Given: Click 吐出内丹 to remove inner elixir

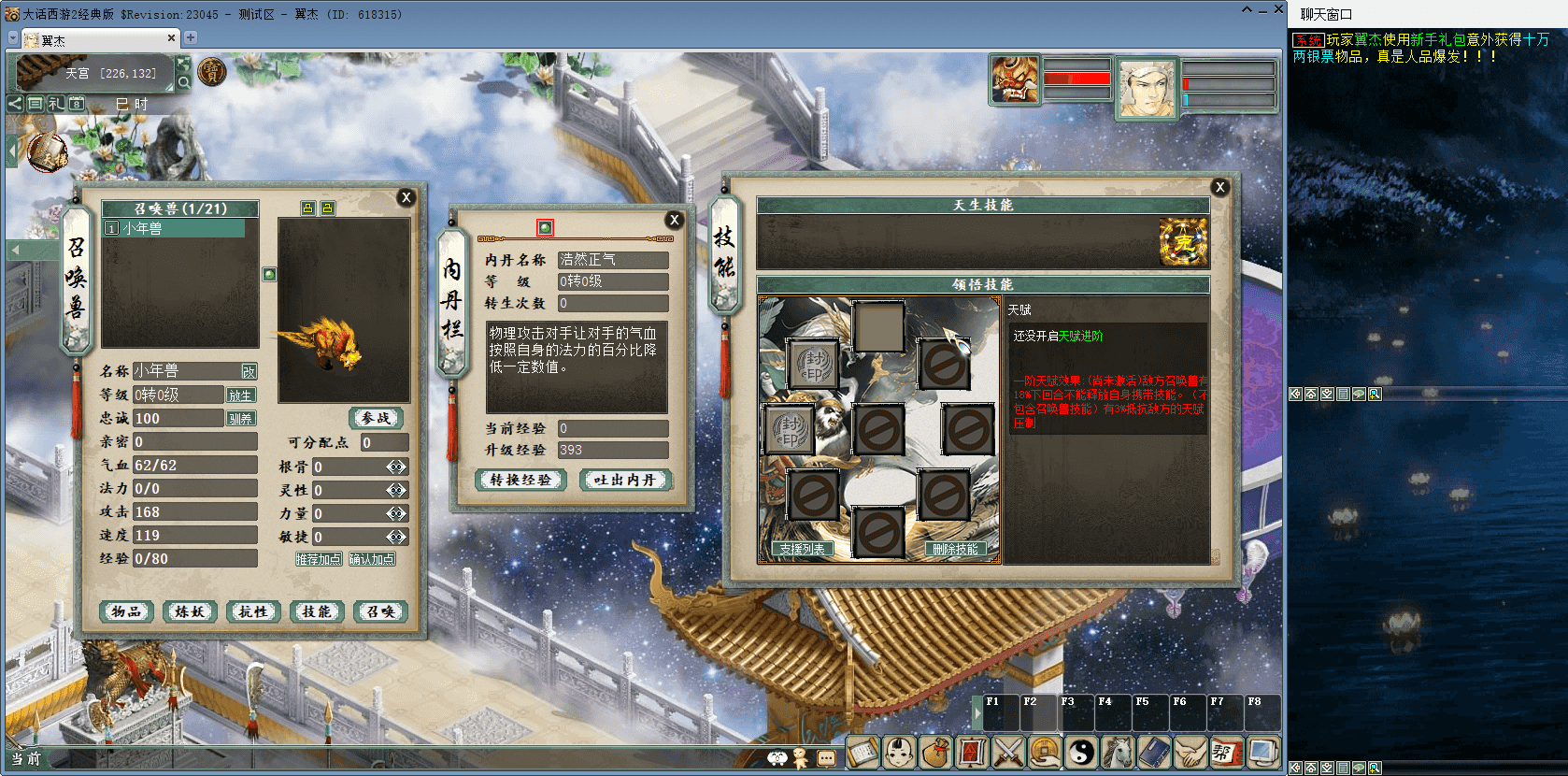Looking at the screenshot, I should coord(625,480).
